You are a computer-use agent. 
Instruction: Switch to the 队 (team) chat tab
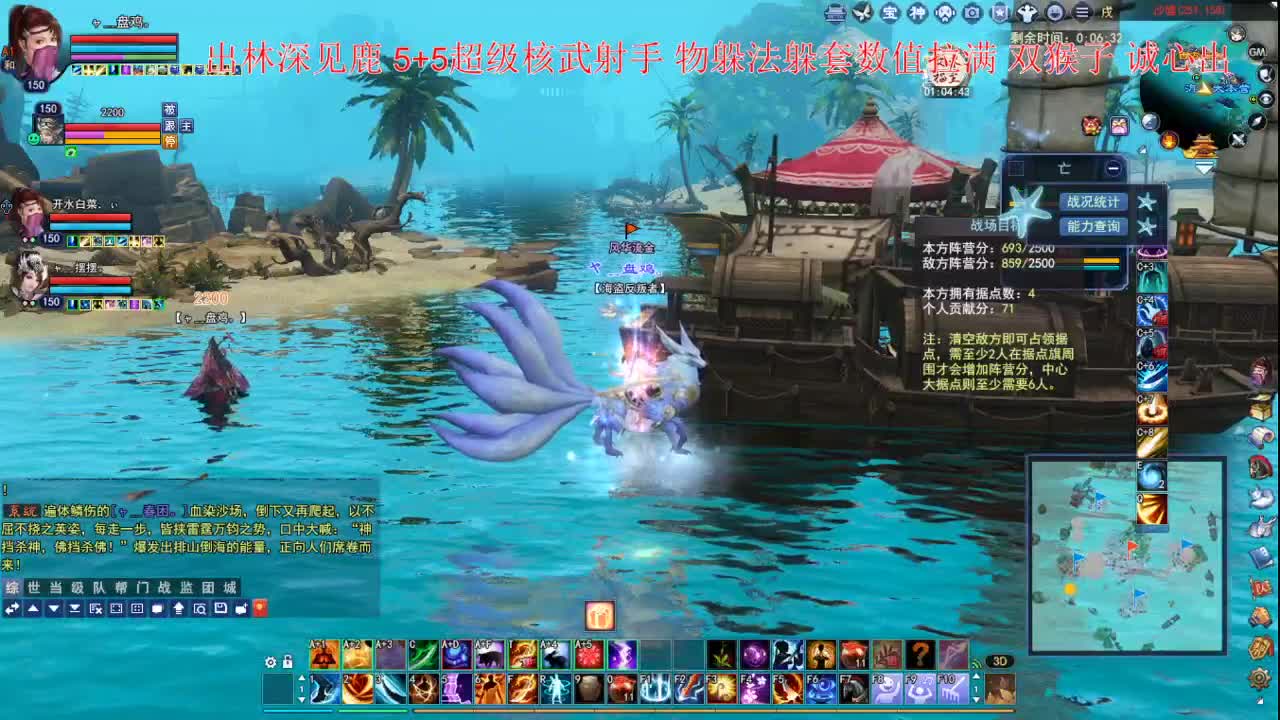(99, 587)
